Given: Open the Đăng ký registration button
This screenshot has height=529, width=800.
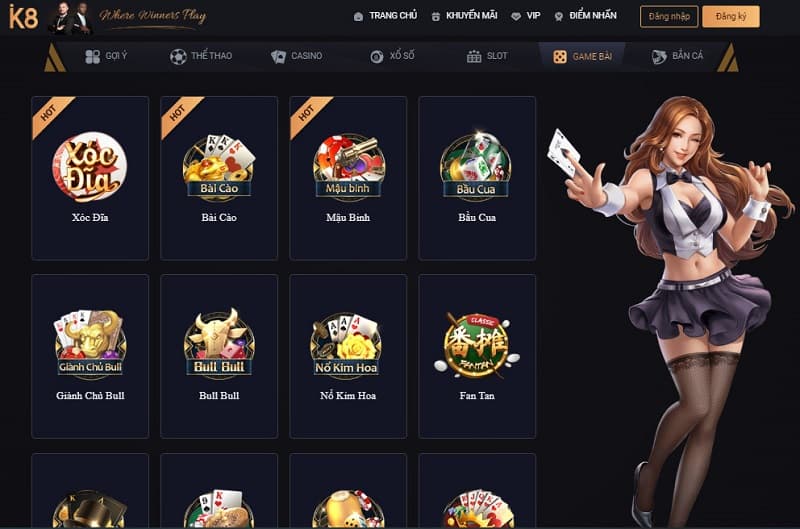Looking at the screenshot, I should click(730, 16).
